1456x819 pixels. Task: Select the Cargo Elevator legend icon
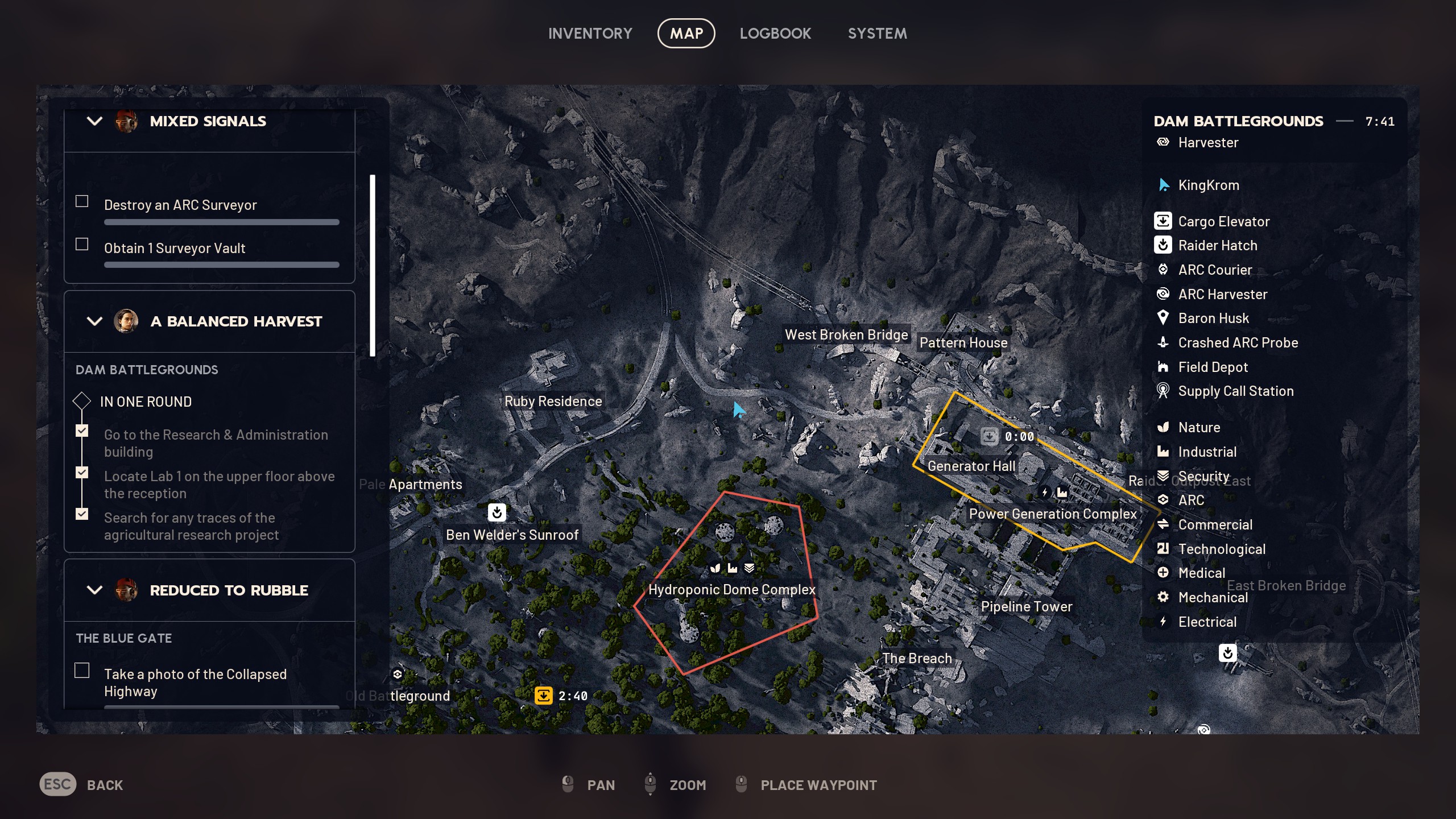(1164, 221)
